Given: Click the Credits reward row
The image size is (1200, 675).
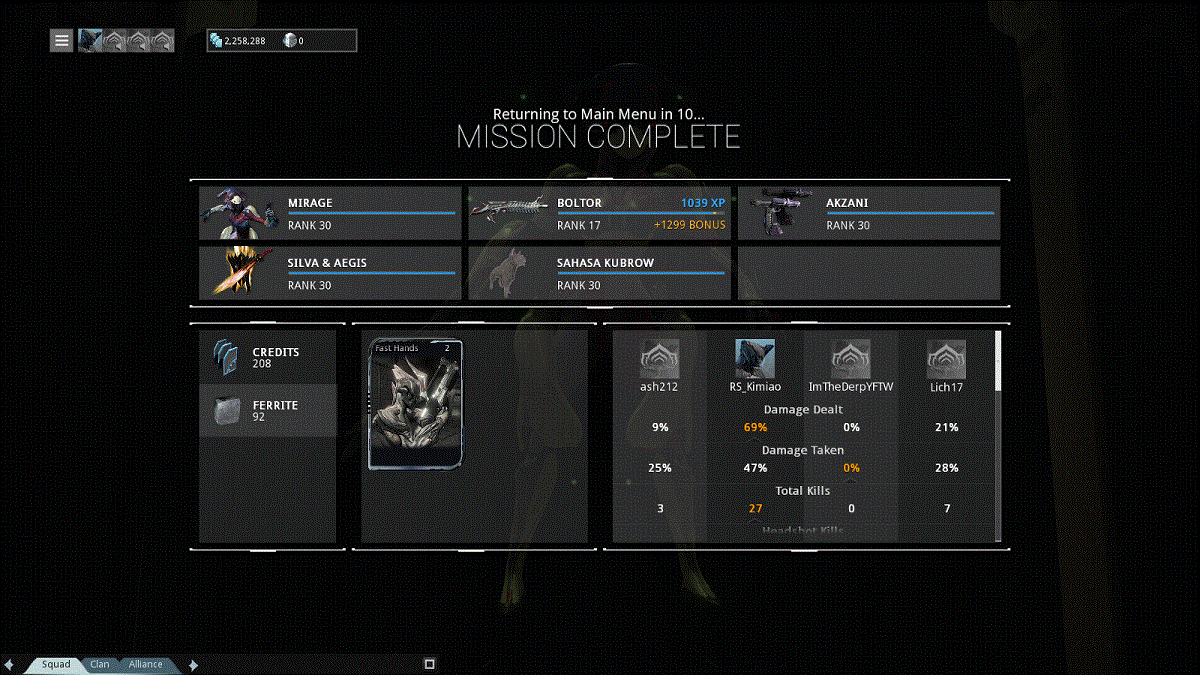Looking at the screenshot, I should 268,358.
